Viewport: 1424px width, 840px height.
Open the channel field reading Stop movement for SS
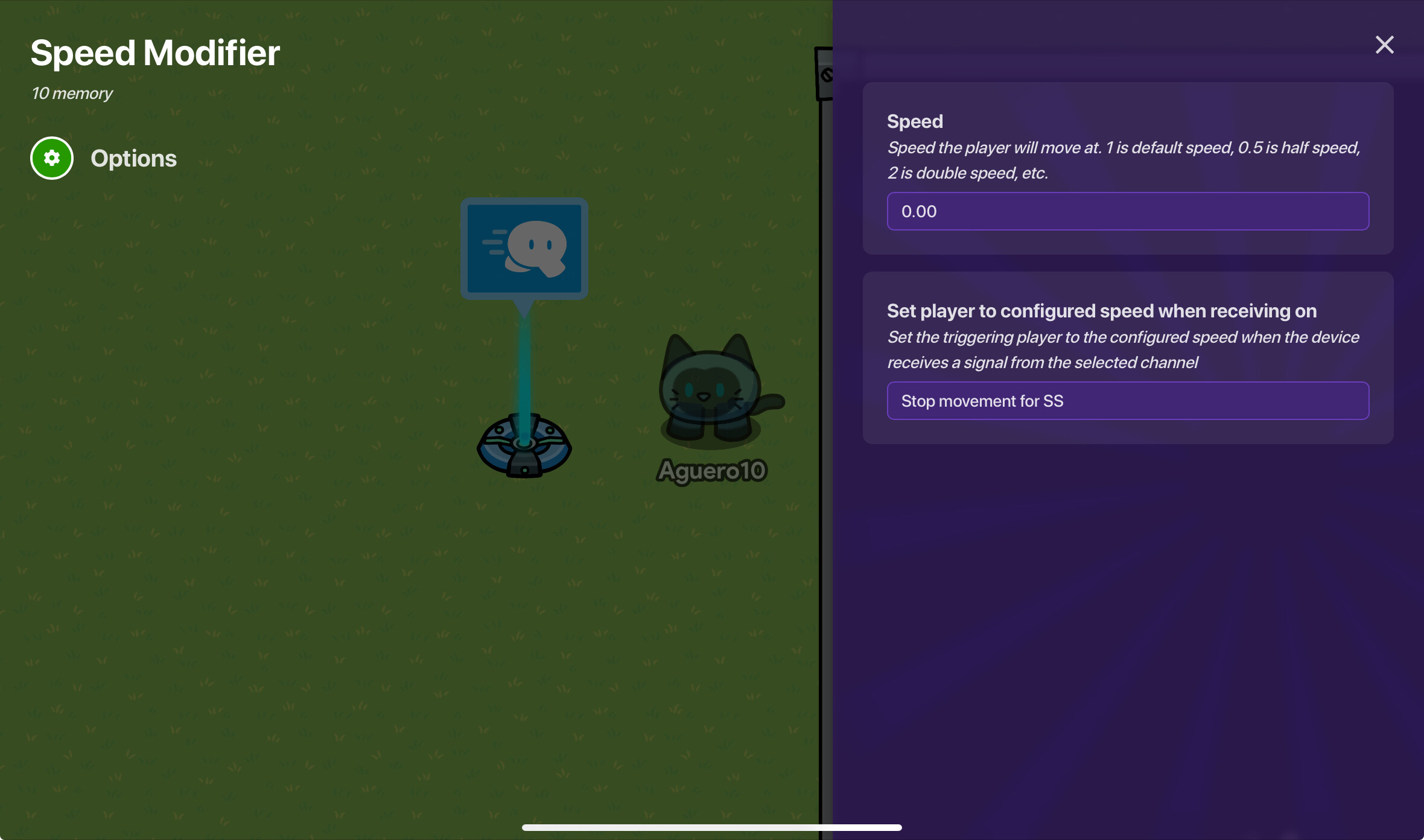[1127, 401]
